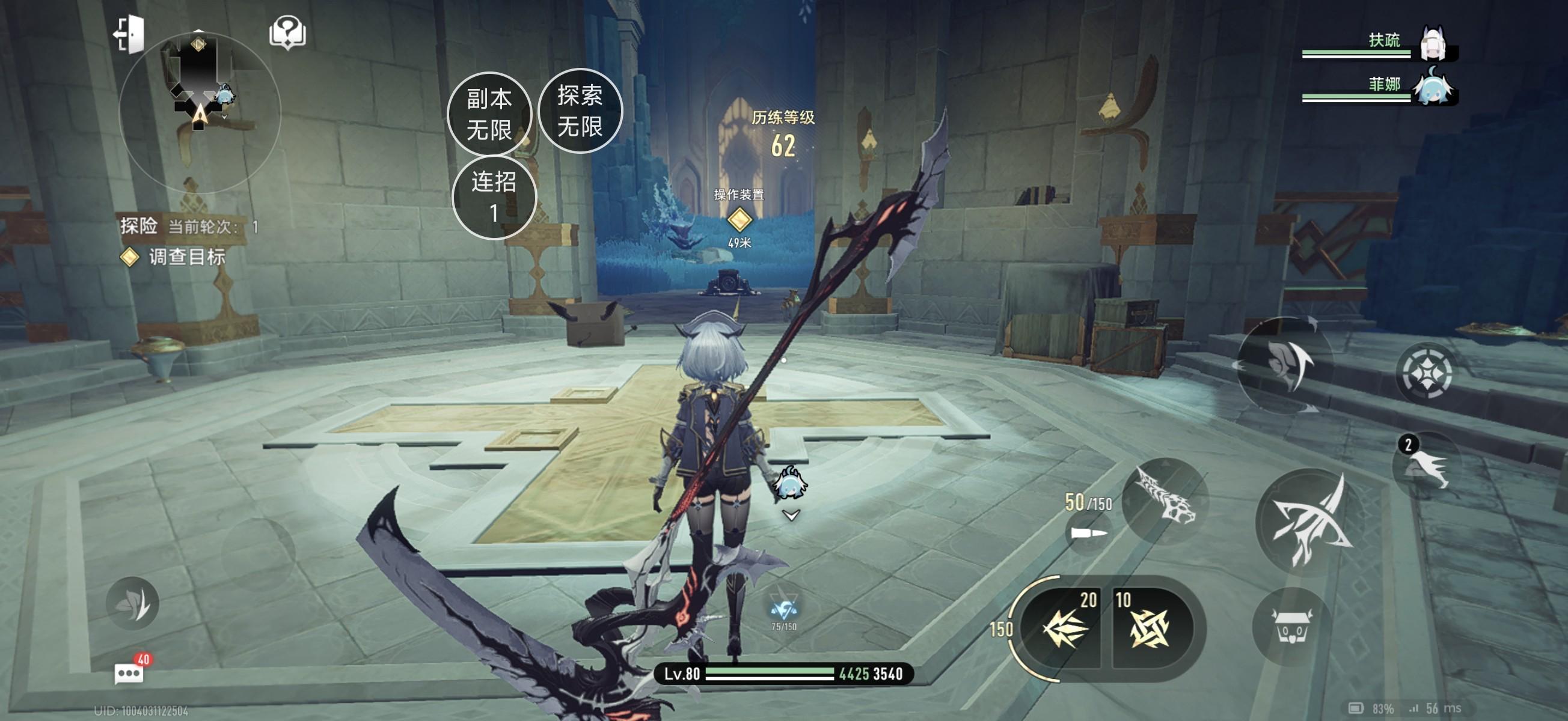Viewport: 1568px width, 721px height.
Task: Activate the trident skill costing 20
Action: [x=1065, y=628]
